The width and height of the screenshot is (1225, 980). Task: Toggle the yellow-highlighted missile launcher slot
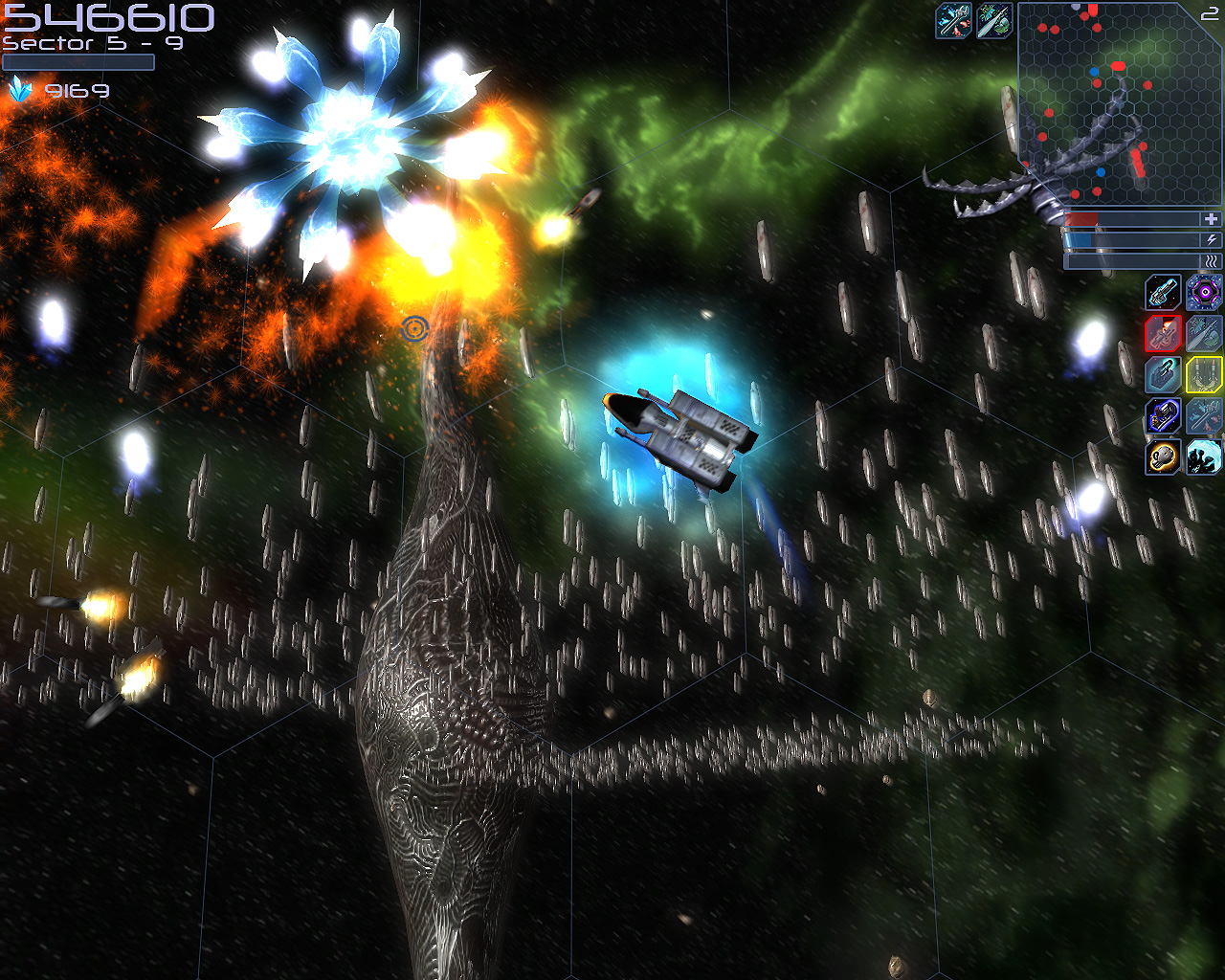pyautogui.click(x=1204, y=375)
